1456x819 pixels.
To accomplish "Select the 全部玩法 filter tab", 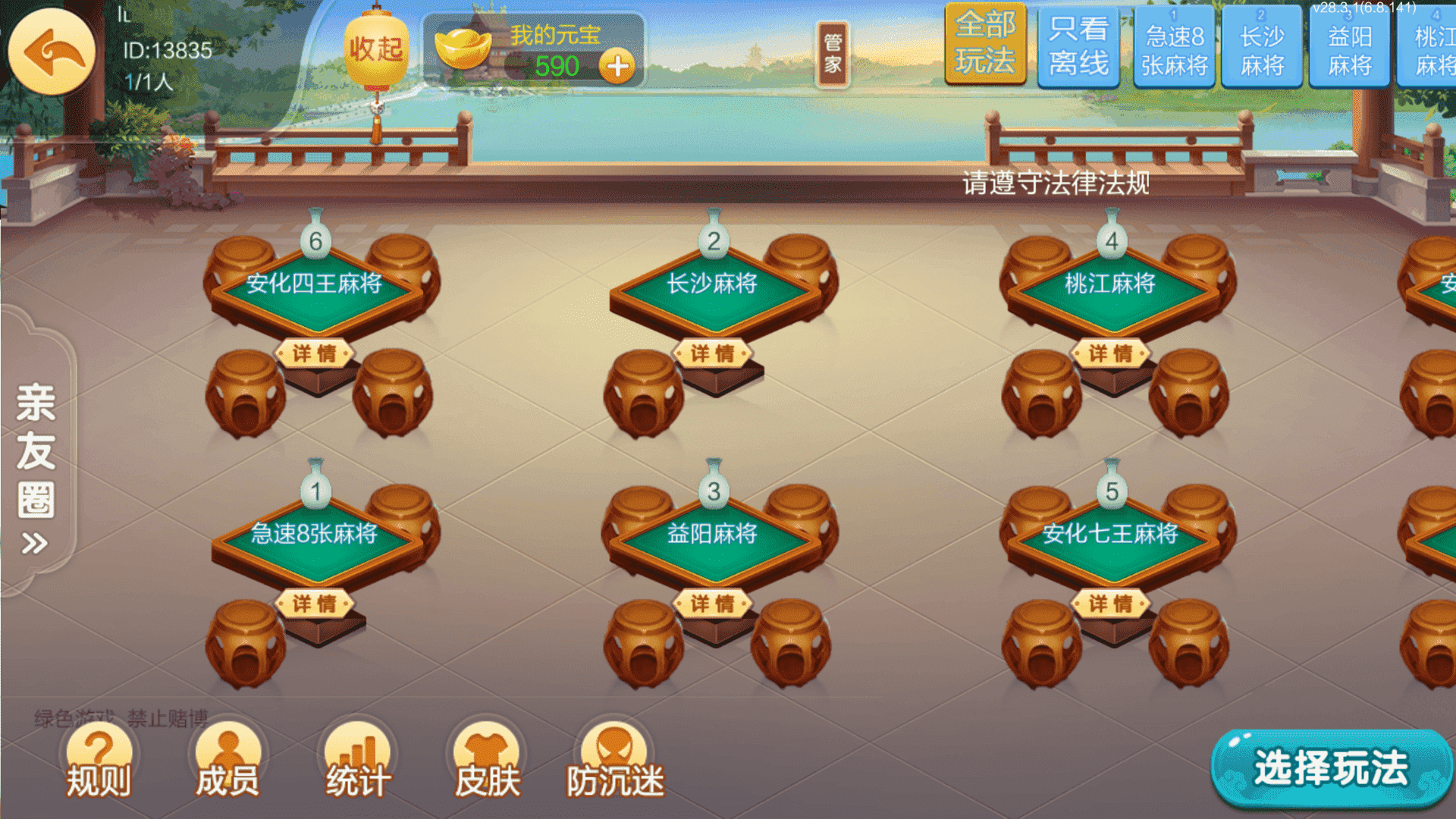I will [985, 44].
